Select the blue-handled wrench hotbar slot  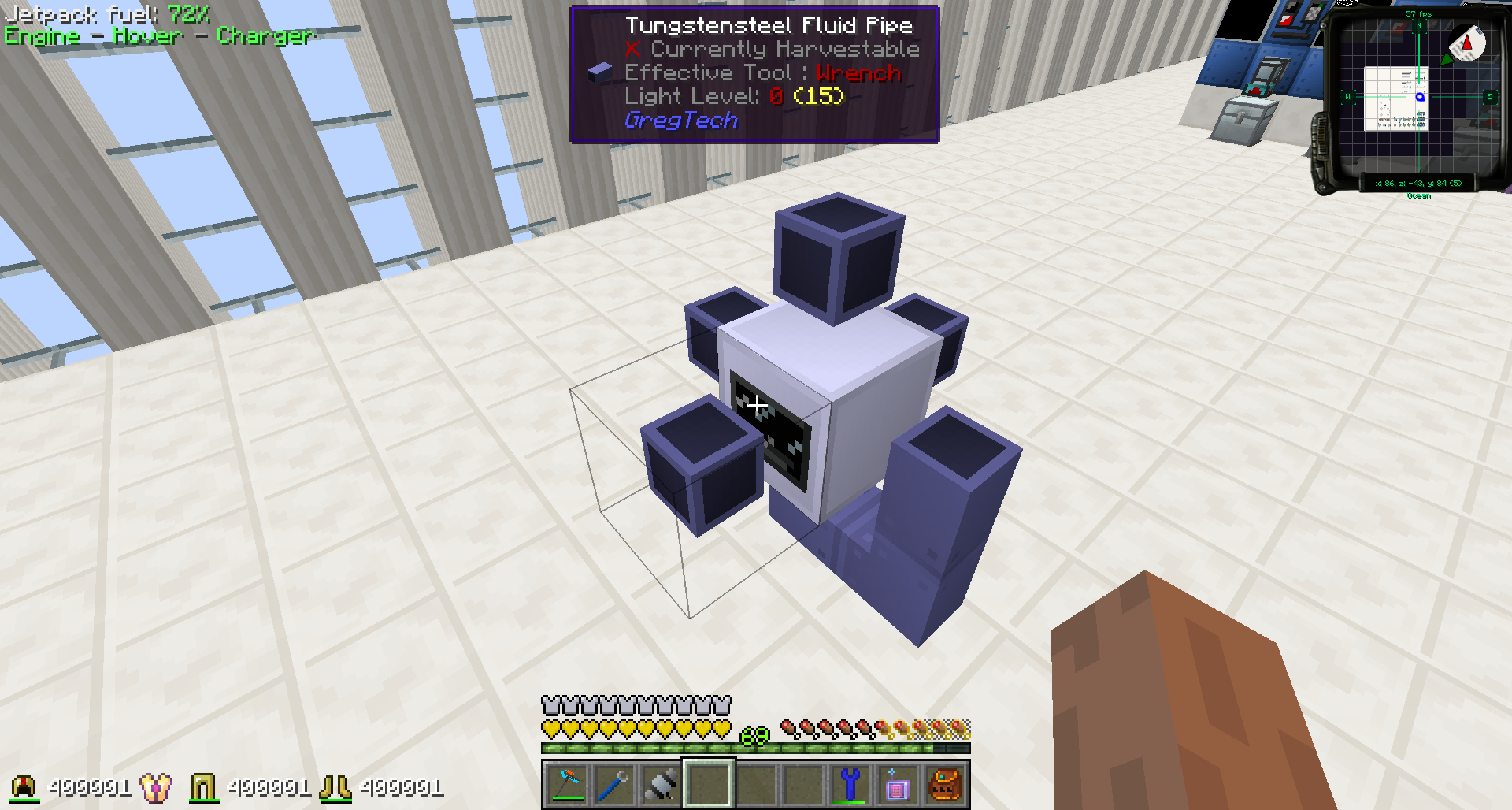(x=613, y=785)
